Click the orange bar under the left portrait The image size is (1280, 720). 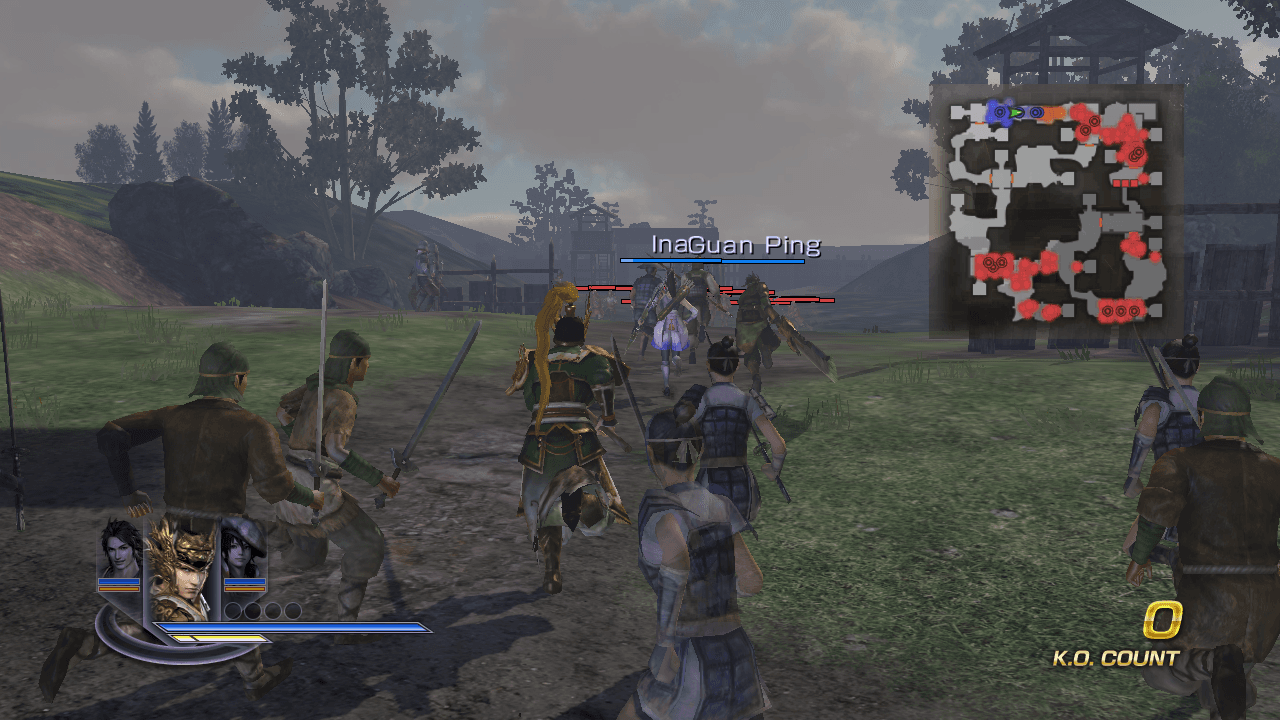pyautogui.click(x=118, y=589)
